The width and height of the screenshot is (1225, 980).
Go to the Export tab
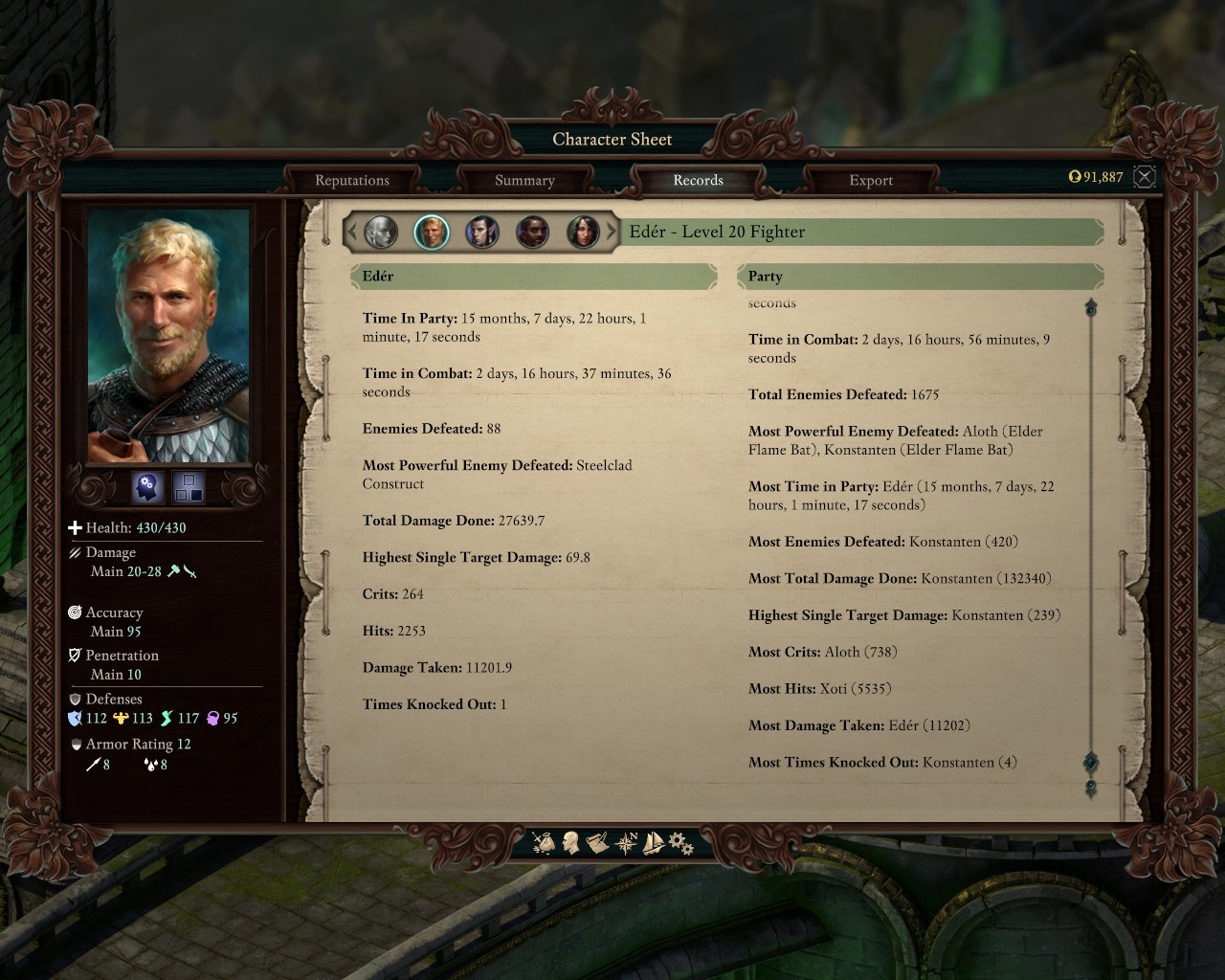point(870,180)
